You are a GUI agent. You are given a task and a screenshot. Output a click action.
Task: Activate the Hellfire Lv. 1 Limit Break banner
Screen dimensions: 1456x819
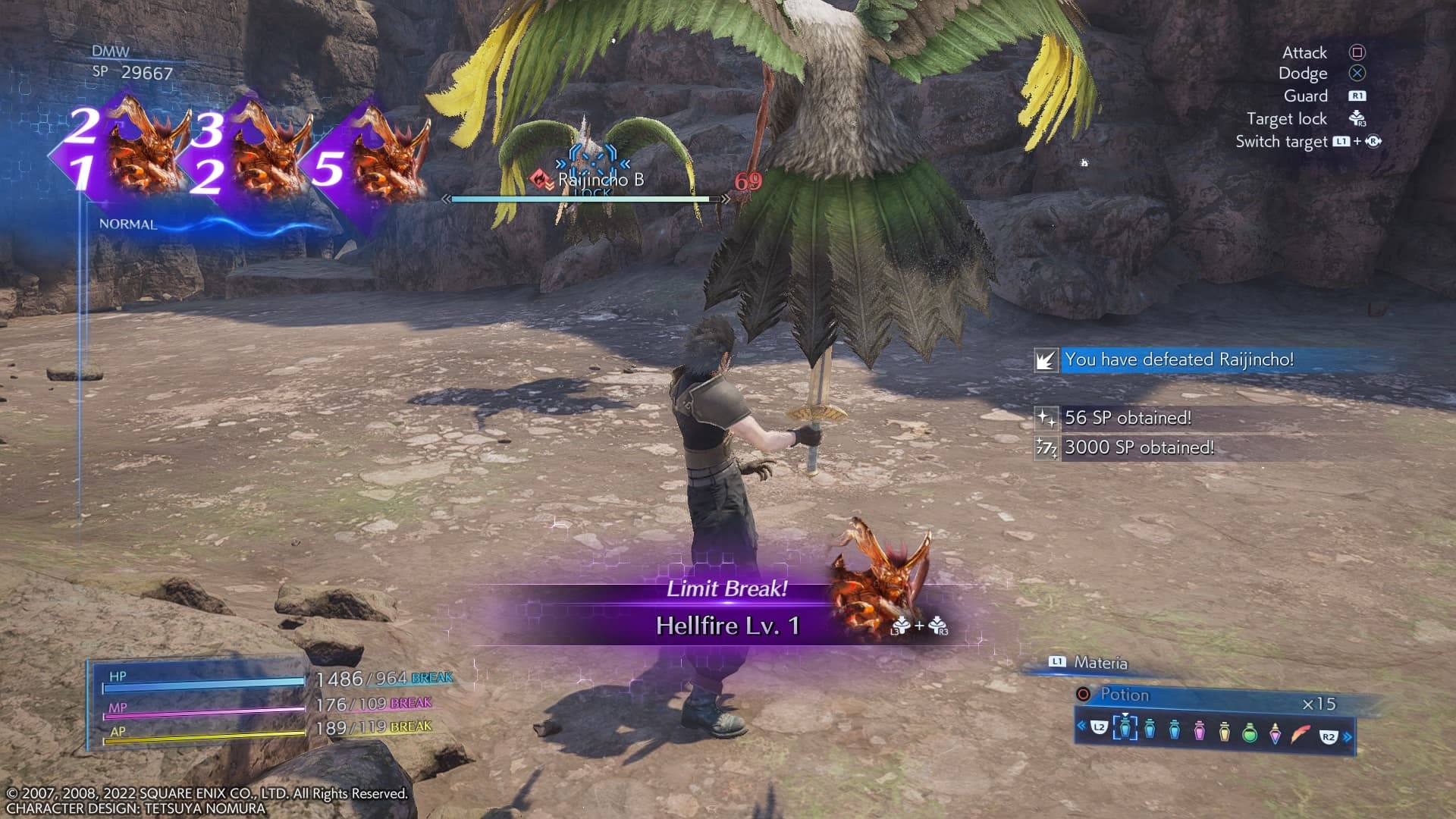pyautogui.click(x=726, y=625)
